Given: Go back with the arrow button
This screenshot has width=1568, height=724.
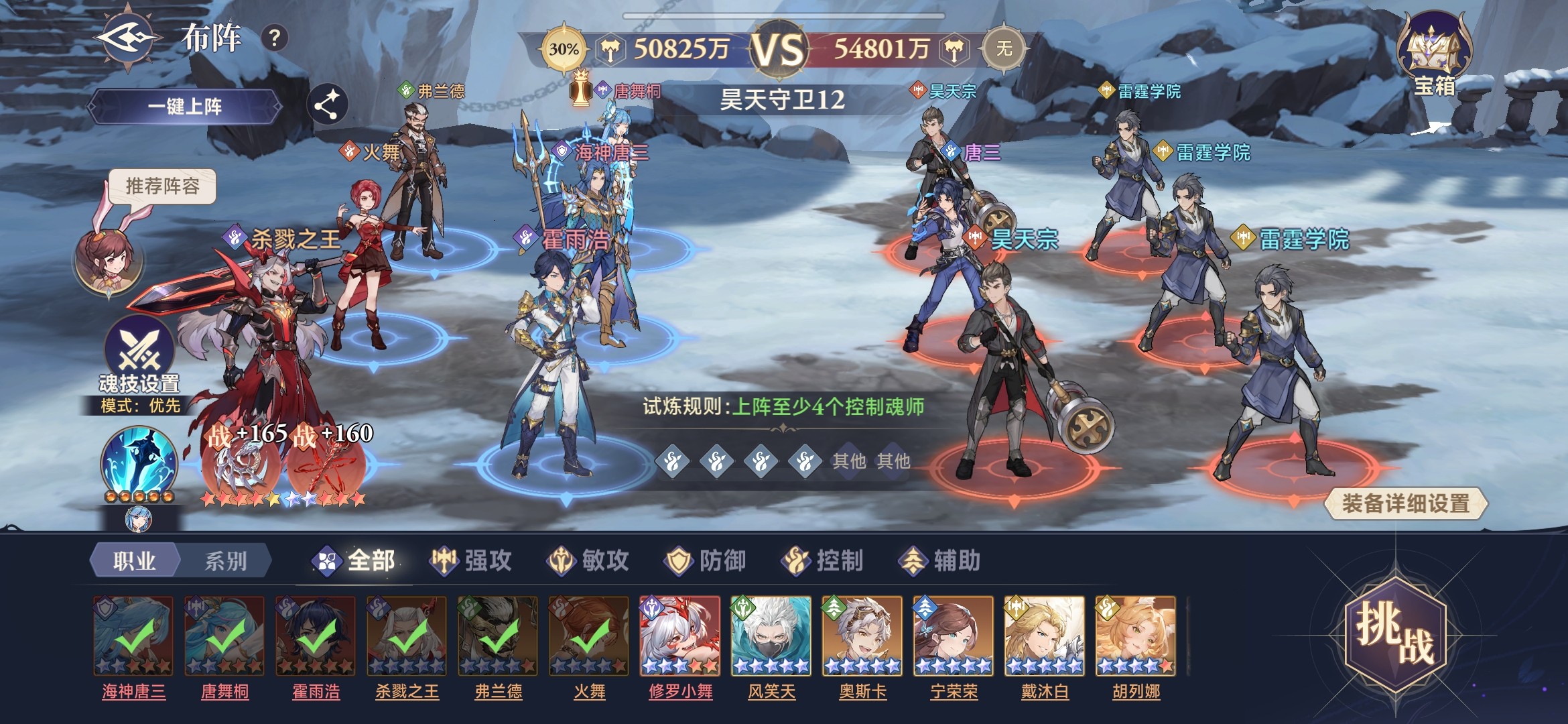Looking at the screenshot, I should 127,38.
